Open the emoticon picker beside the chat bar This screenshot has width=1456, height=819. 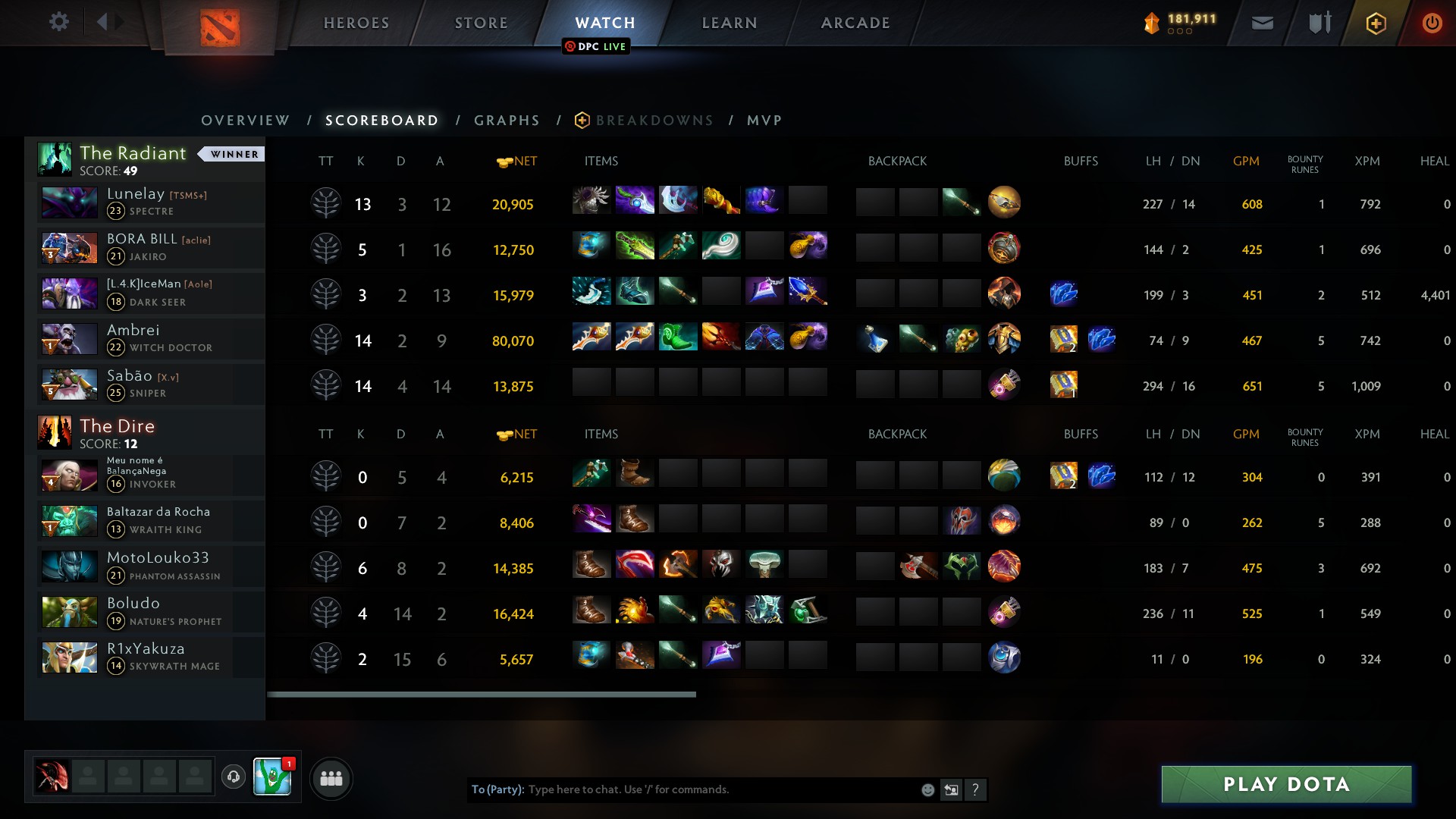927,789
